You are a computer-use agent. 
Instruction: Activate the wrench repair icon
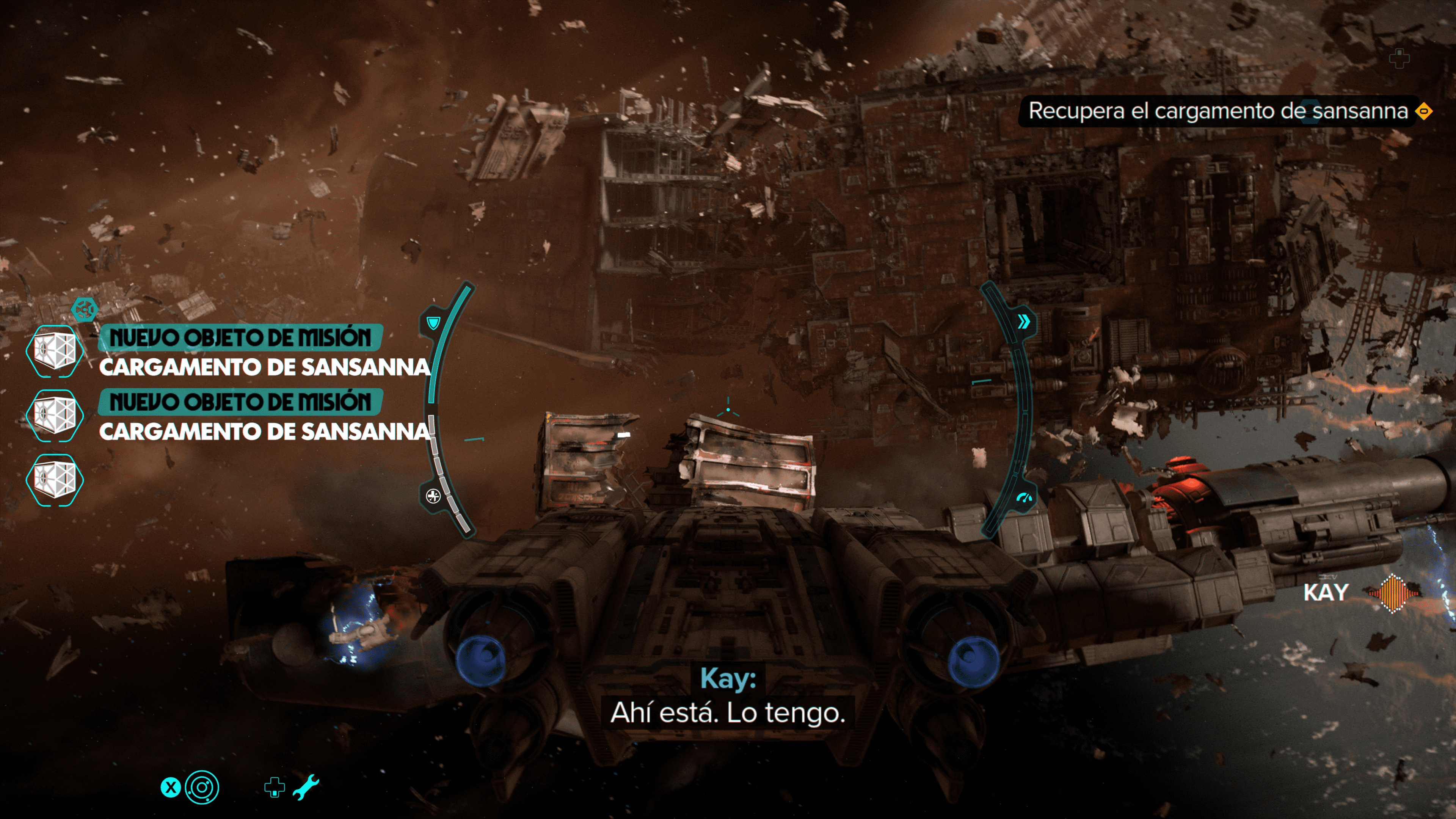306,788
